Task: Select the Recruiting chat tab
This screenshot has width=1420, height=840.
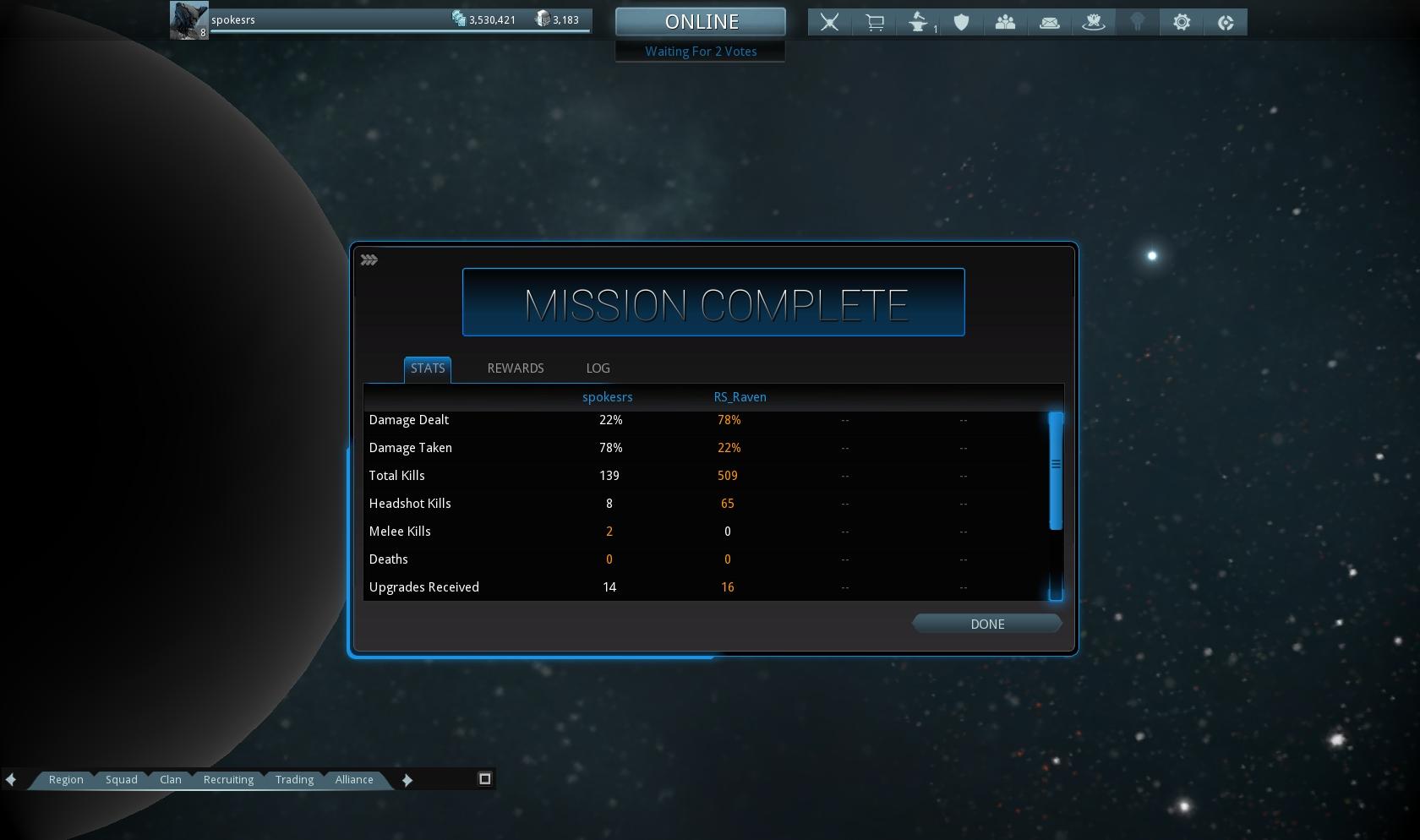Action: click(x=228, y=780)
